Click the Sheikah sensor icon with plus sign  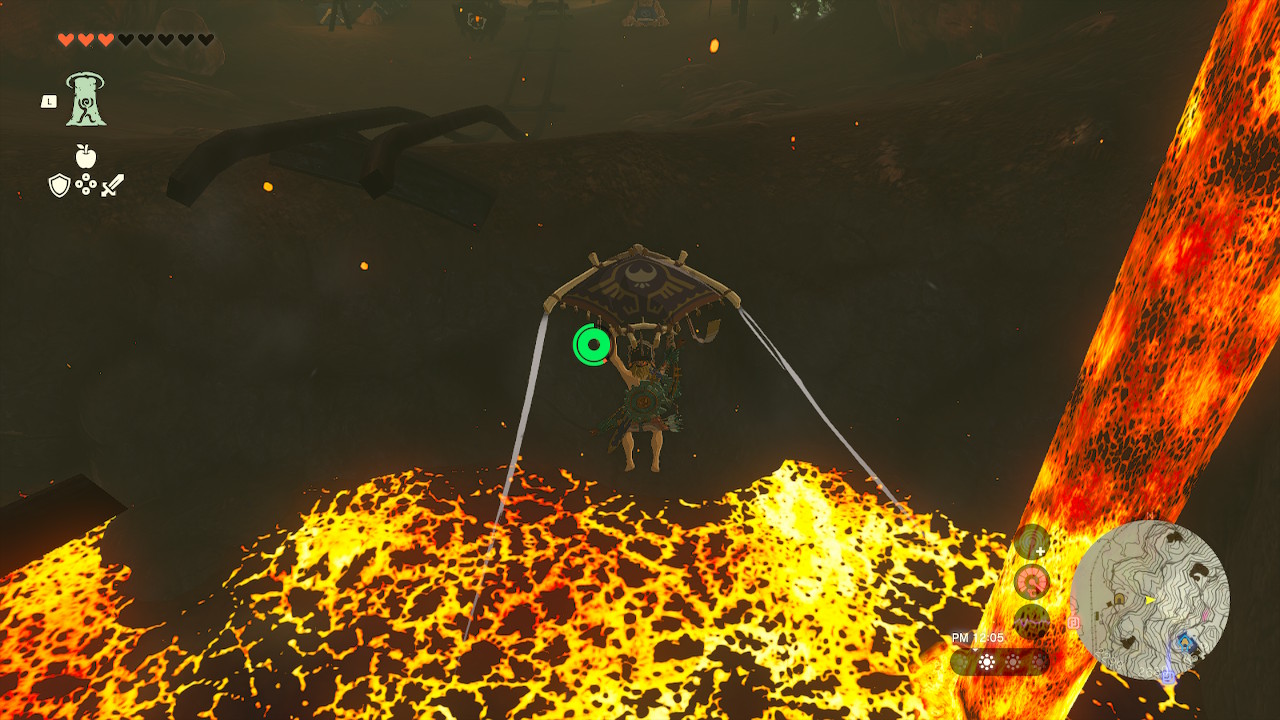click(x=1032, y=542)
